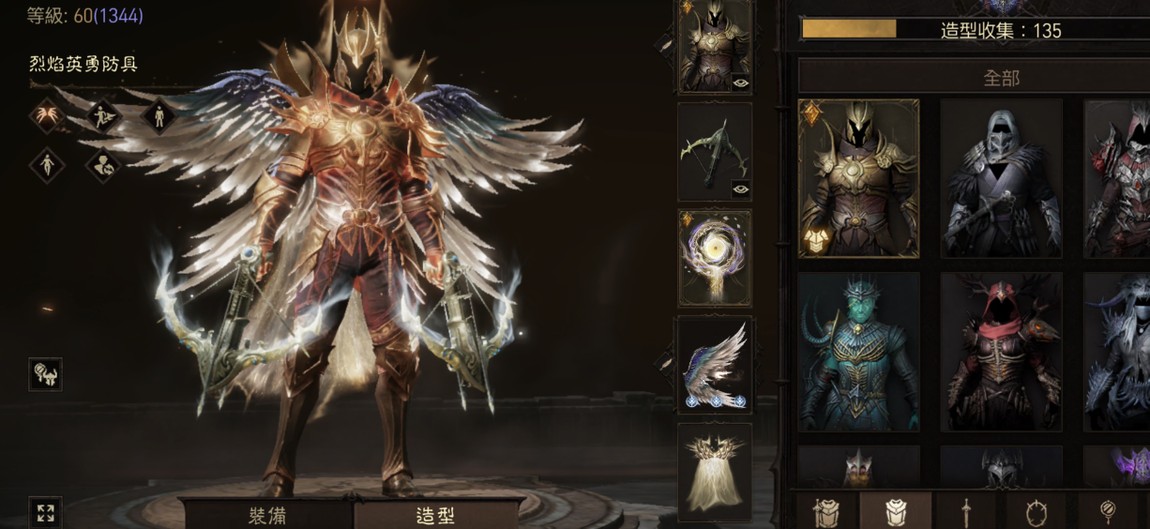Toggle visibility eye on the crossbow slot
The image size is (1150, 529).
pos(740,188)
